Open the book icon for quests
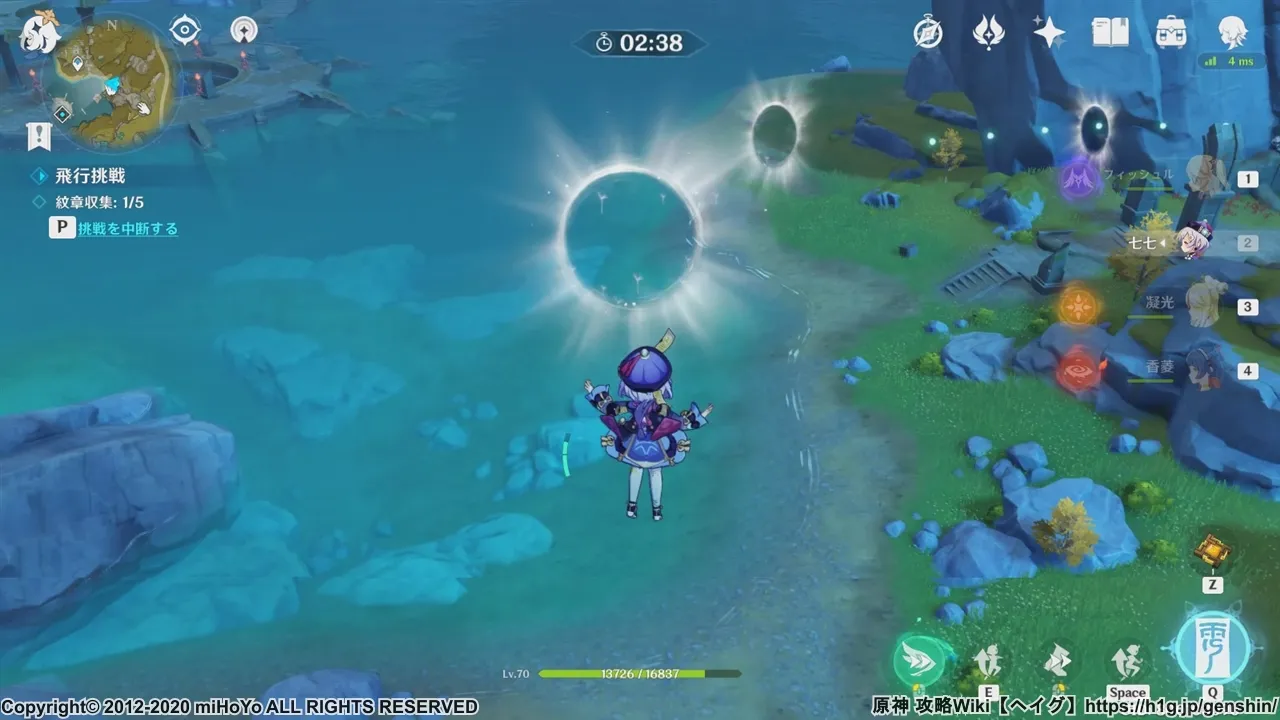The width and height of the screenshot is (1280, 720). [x=1110, y=33]
